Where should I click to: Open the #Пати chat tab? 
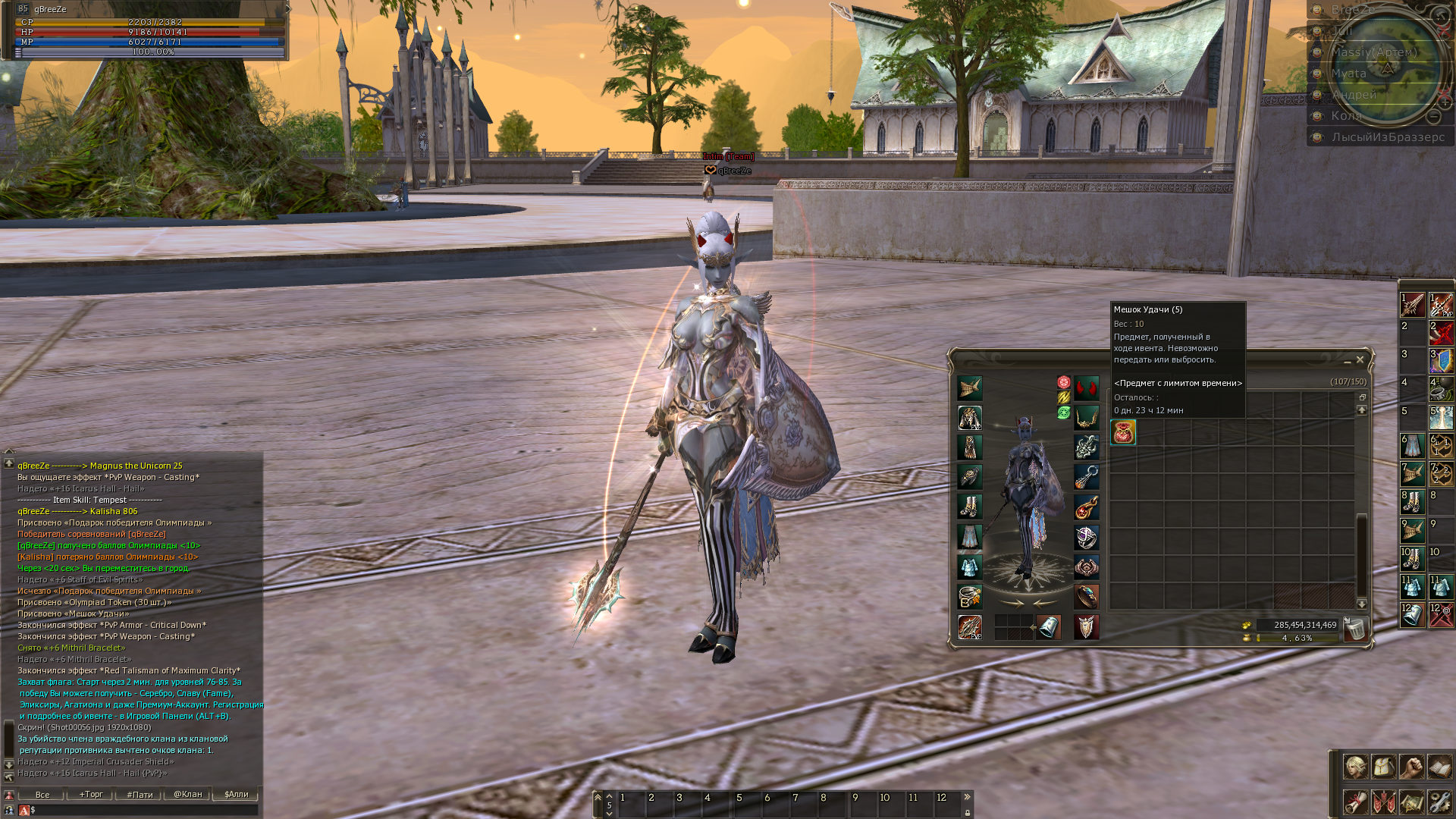140,795
